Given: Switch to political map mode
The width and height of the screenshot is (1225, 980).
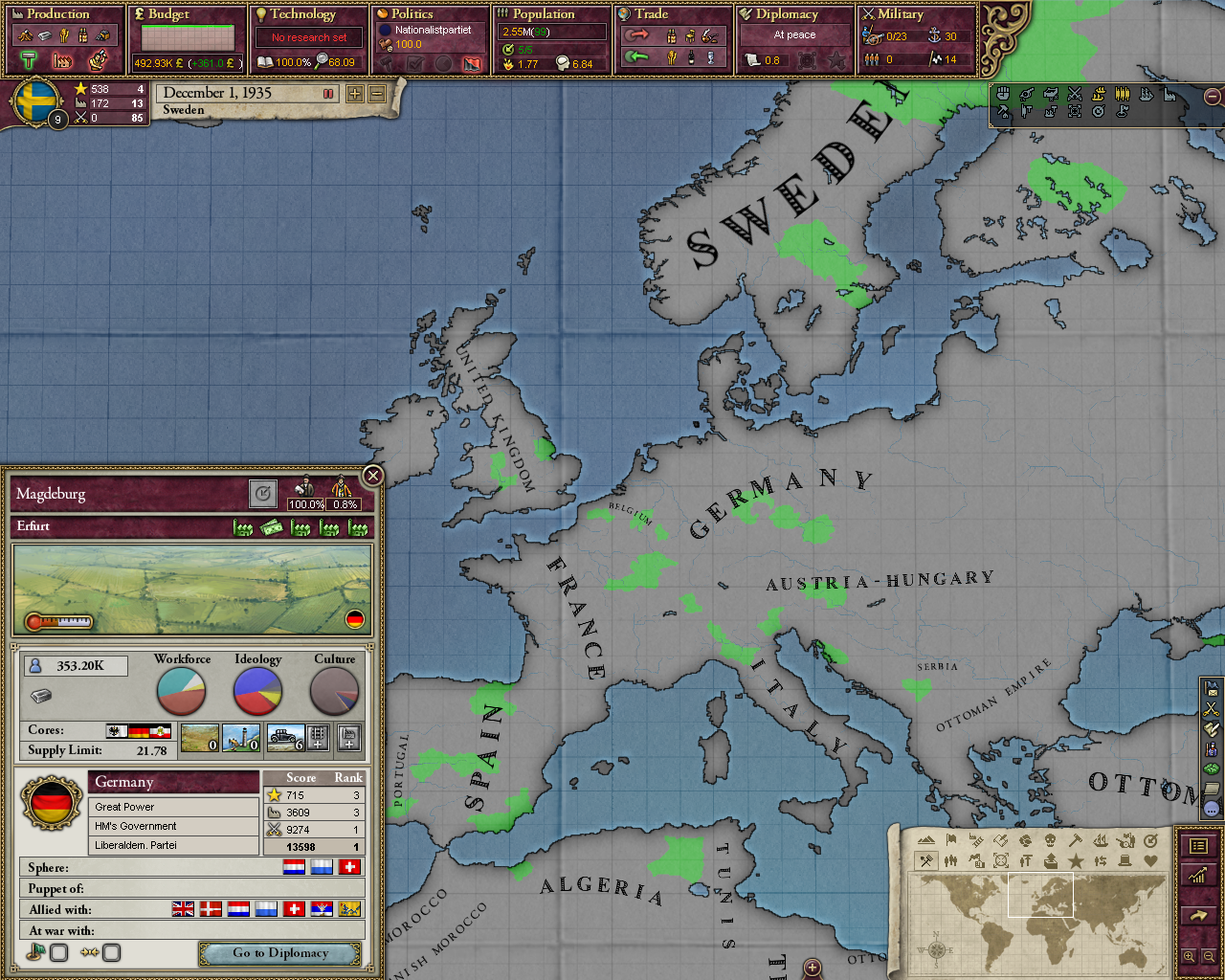Looking at the screenshot, I should pos(950,840).
